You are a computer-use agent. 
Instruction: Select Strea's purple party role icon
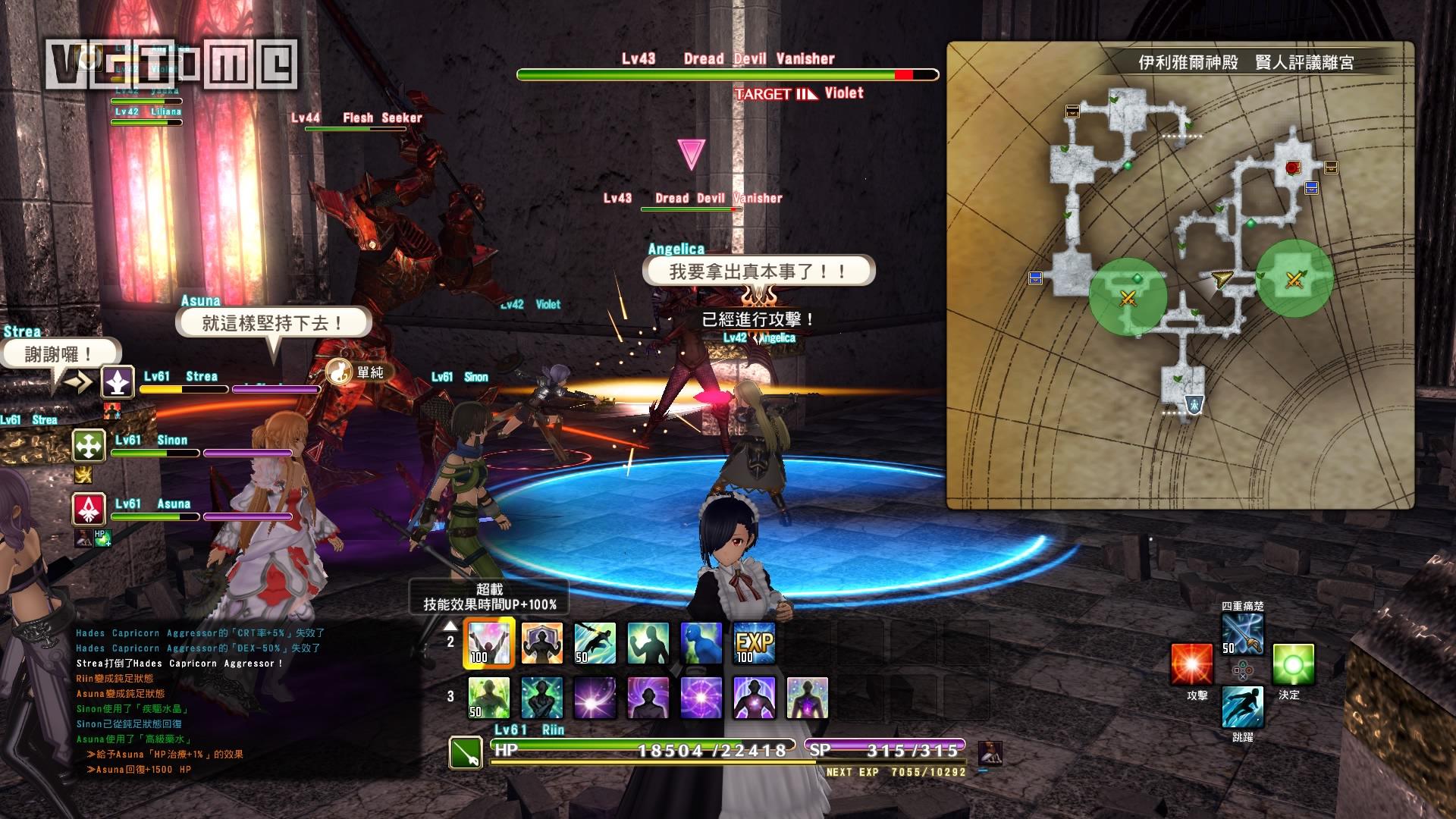[x=118, y=382]
